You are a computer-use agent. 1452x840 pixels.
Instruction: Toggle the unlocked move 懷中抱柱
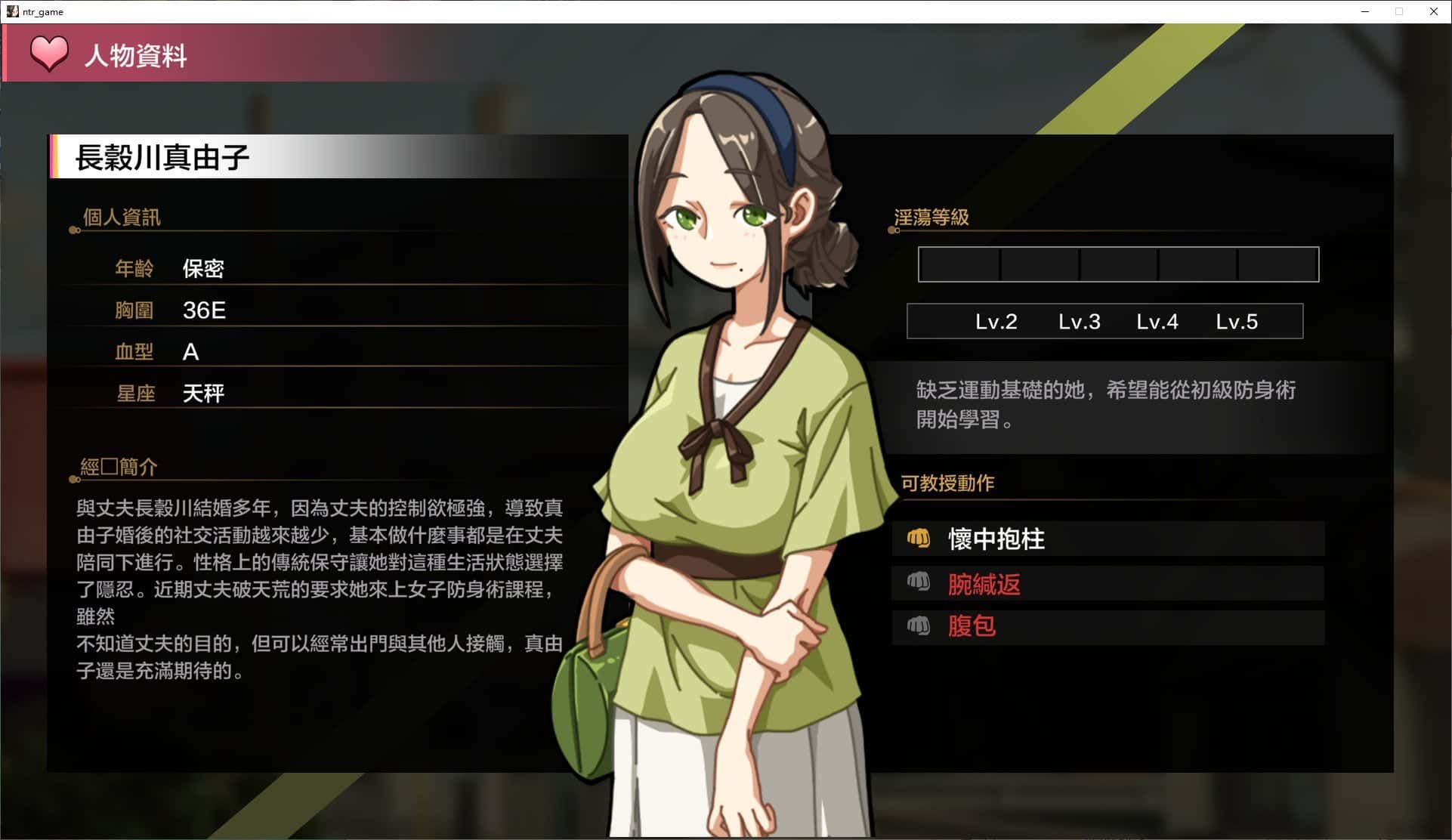(996, 539)
